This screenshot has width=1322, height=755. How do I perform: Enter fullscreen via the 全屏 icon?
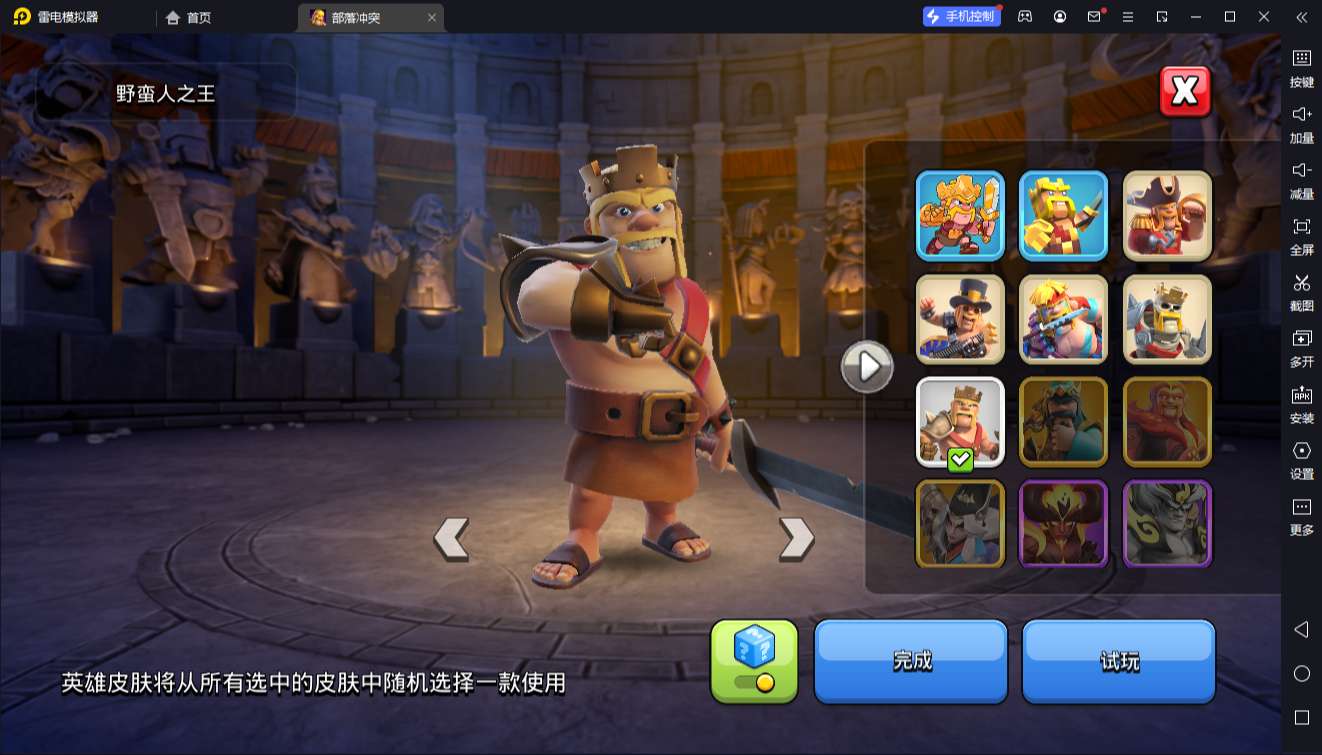click(1303, 237)
